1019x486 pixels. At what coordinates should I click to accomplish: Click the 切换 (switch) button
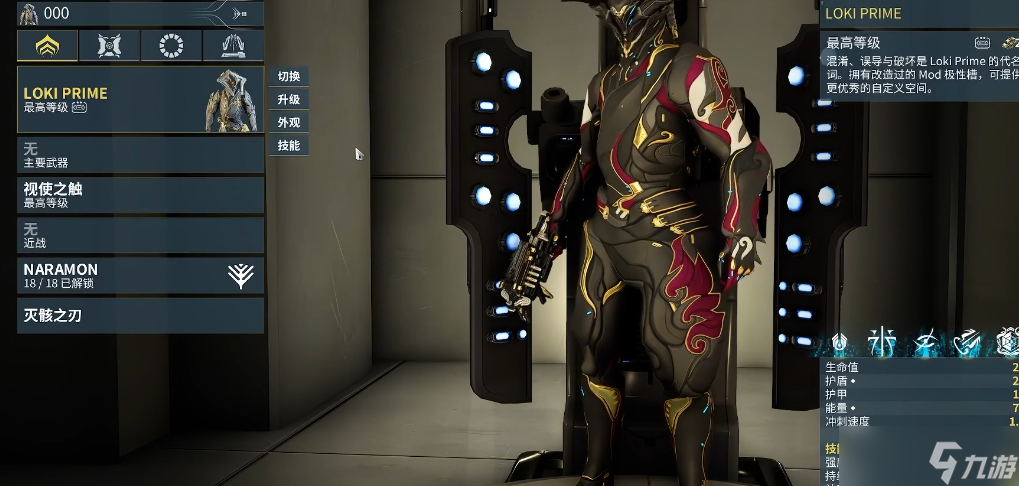(289, 77)
